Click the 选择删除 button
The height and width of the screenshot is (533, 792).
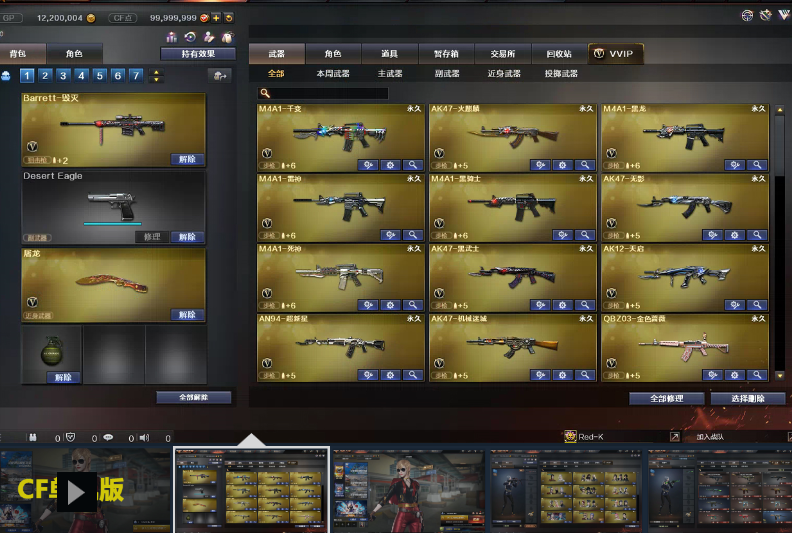tap(747, 398)
